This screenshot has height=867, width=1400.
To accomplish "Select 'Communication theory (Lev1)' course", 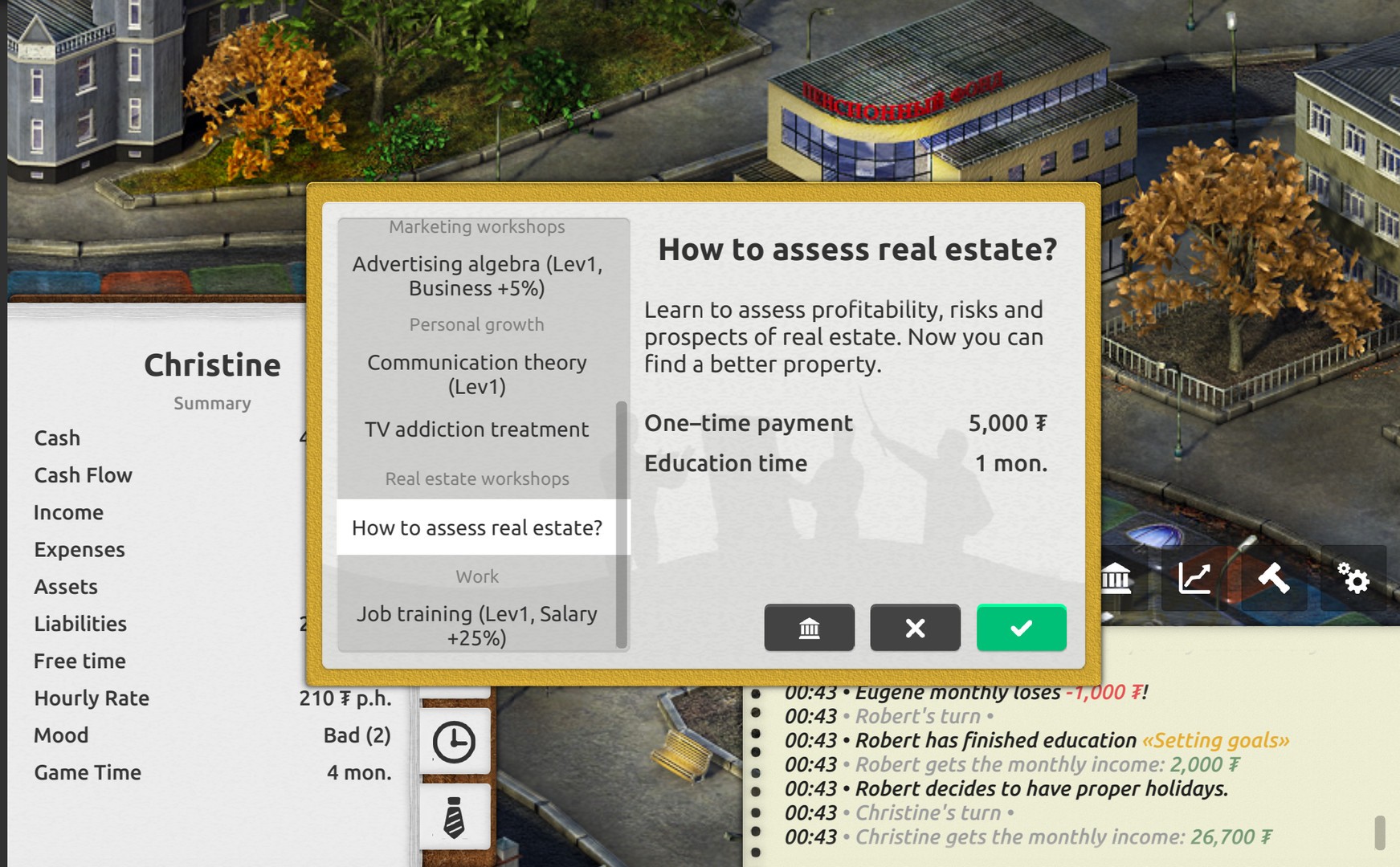I will pyautogui.click(x=477, y=373).
